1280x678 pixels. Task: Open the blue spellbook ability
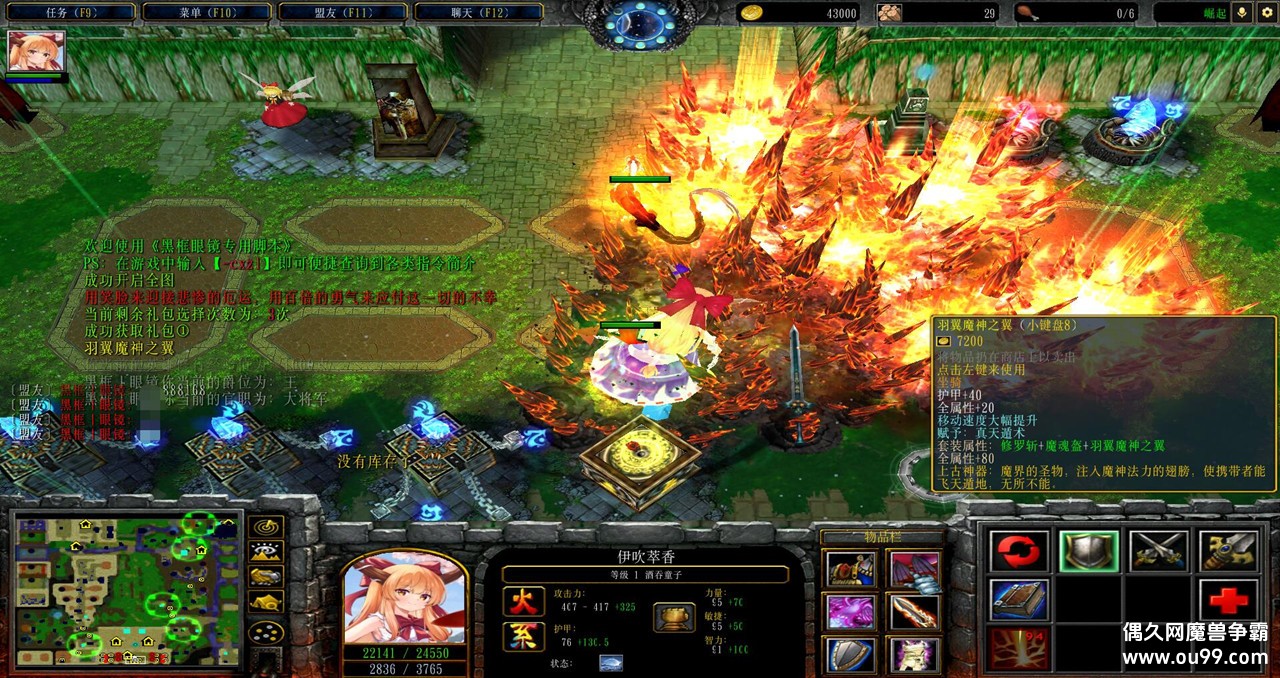[x=1019, y=600]
